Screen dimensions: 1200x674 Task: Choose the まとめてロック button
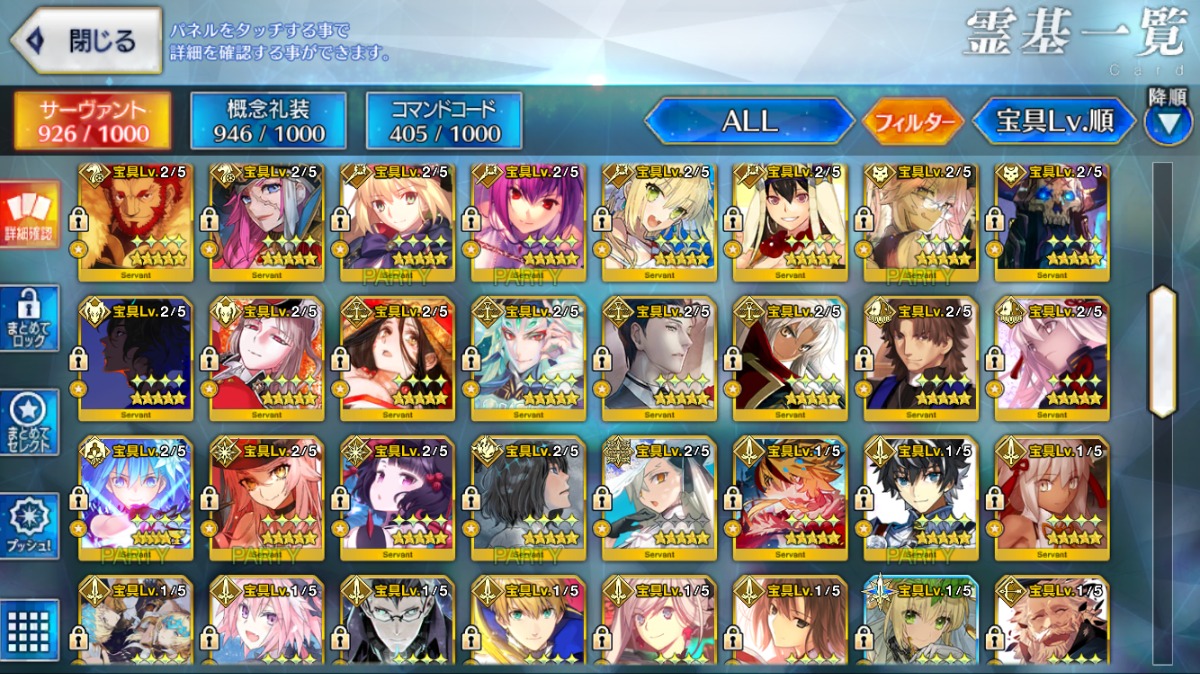click(30, 319)
